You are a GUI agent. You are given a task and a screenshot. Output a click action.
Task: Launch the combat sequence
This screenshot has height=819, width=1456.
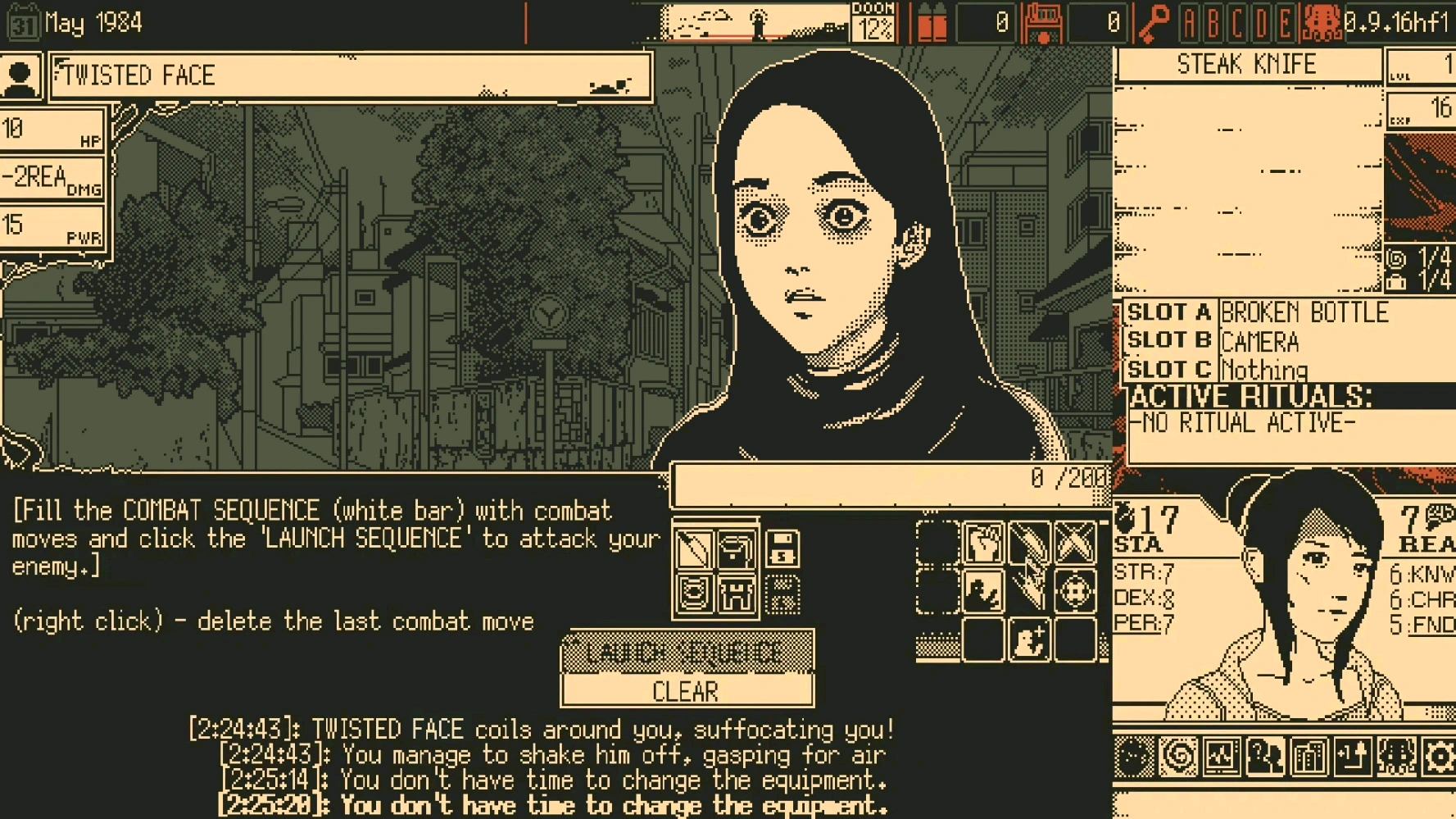(687, 653)
